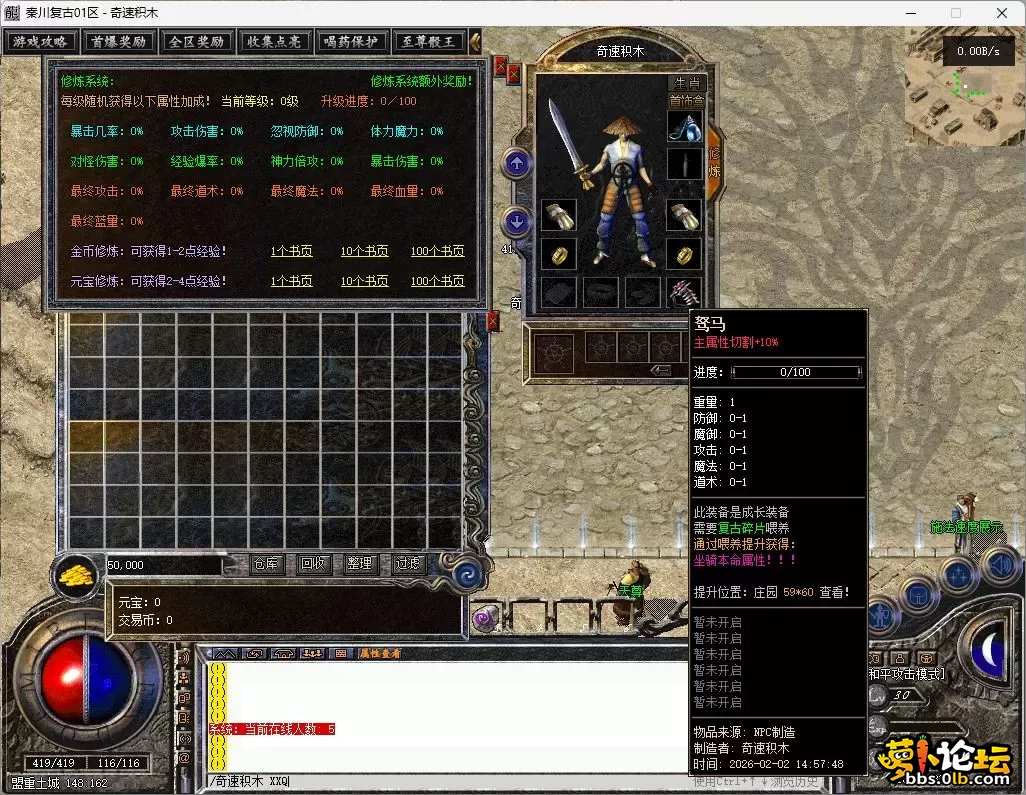
Task: Open the 过滤 filter option
Action: click(408, 564)
